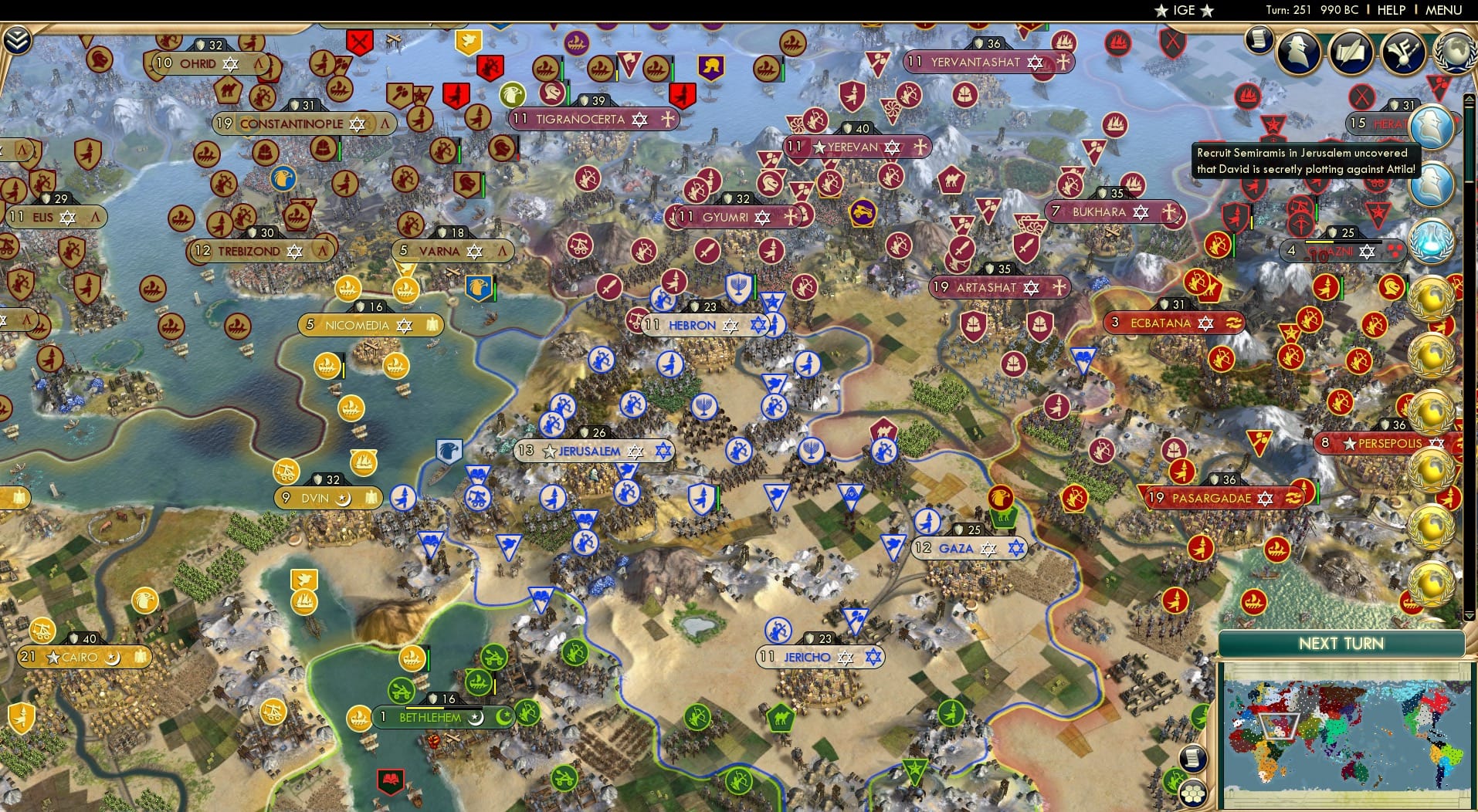Viewport: 1478px width, 812px height.
Task: Open the MENU item in the top bar
Action: point(1443,10)
